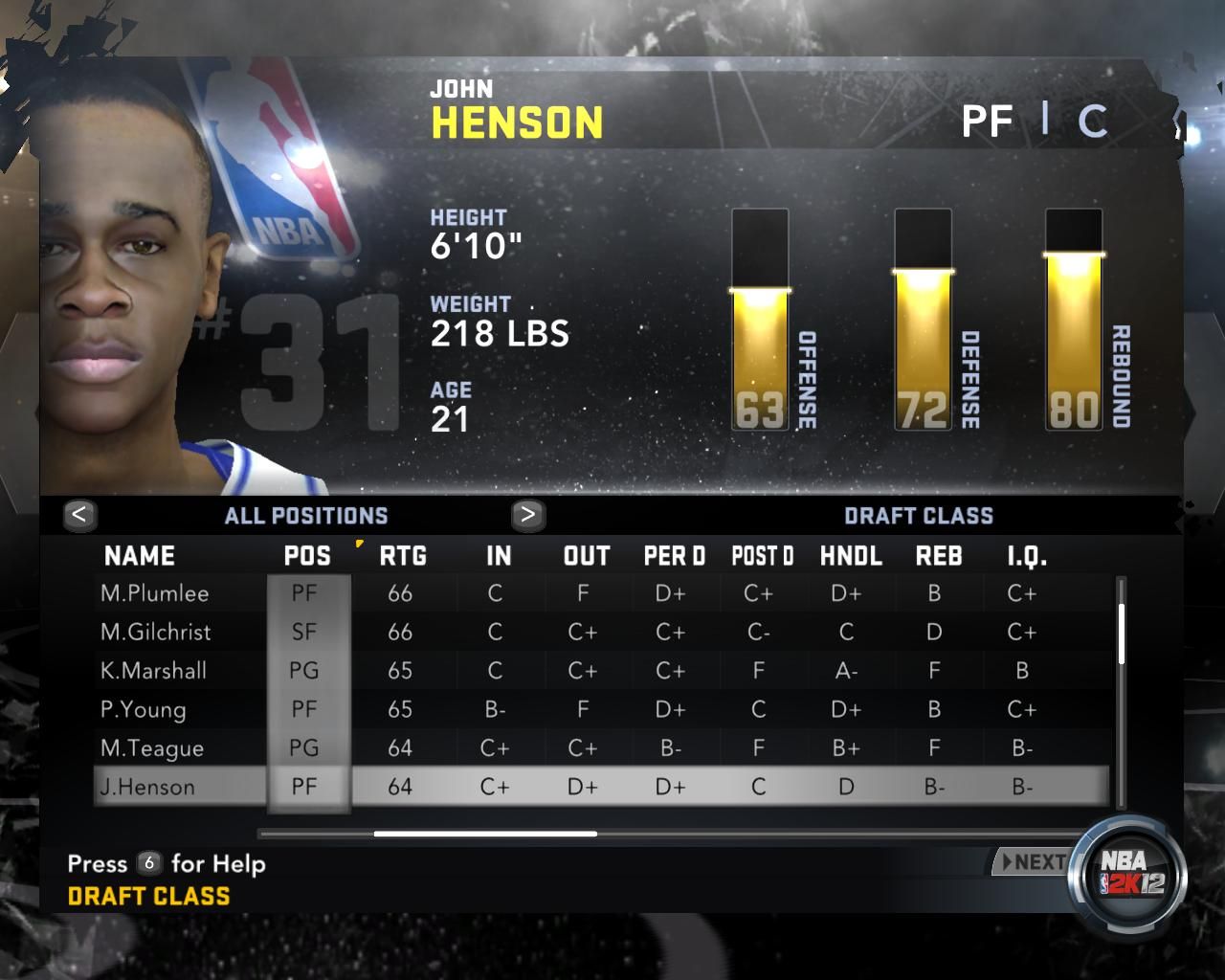Sort by the OUT scoring column
The image size is (1225, 980).
[587, 556]
